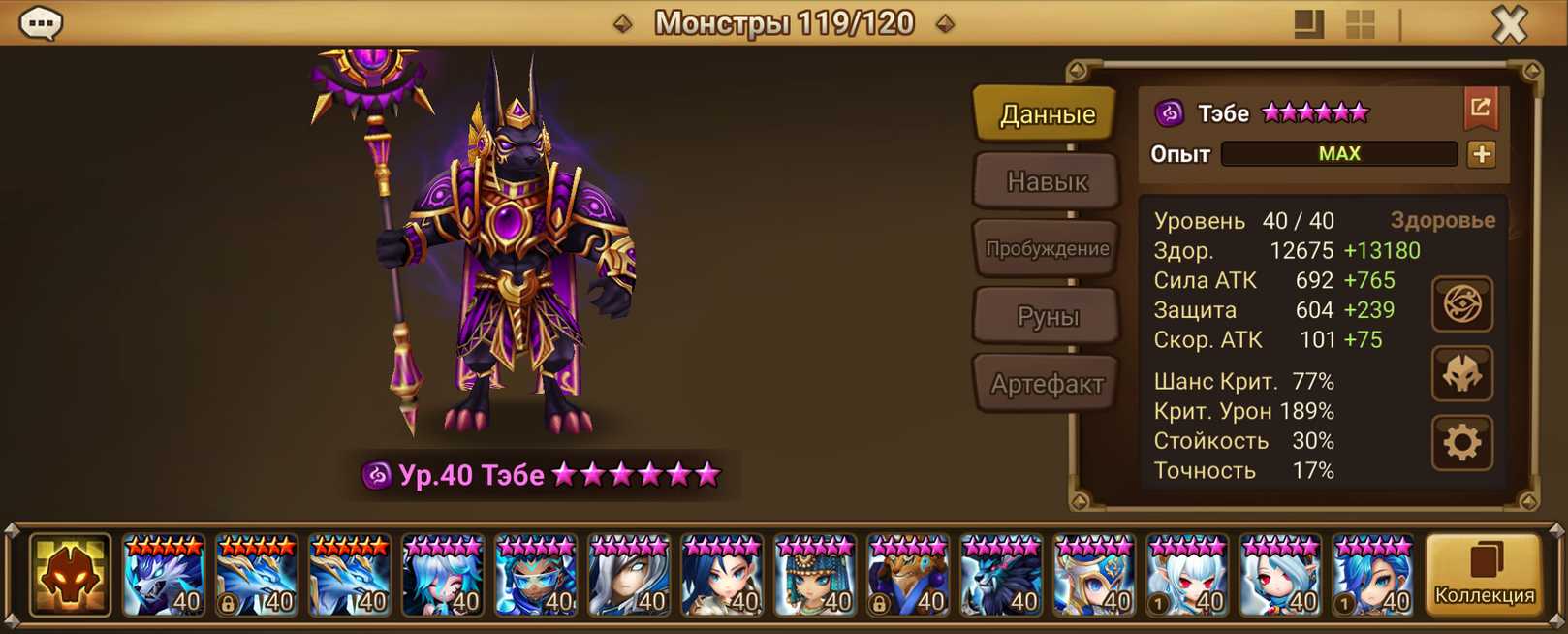Click the share icon beside Тэбе's name

pyautogui.click(x=1480, y=109)
